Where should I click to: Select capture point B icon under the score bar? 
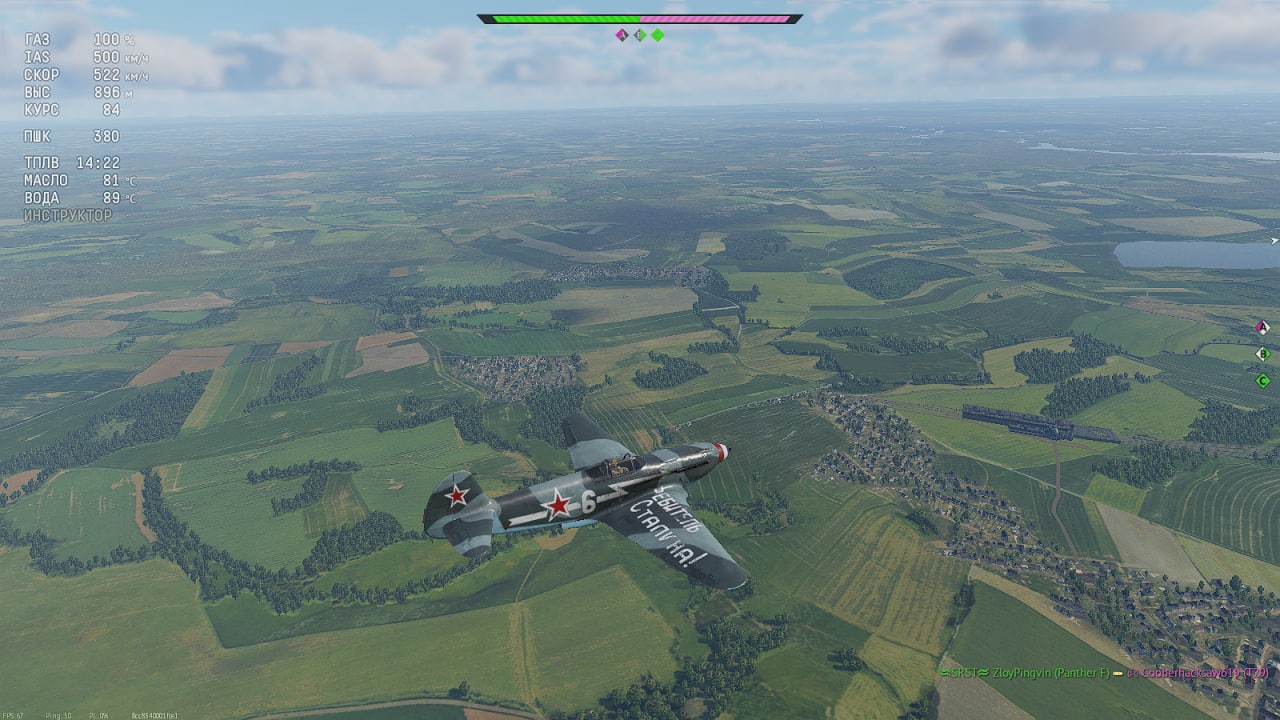click(x=639, y=35)
